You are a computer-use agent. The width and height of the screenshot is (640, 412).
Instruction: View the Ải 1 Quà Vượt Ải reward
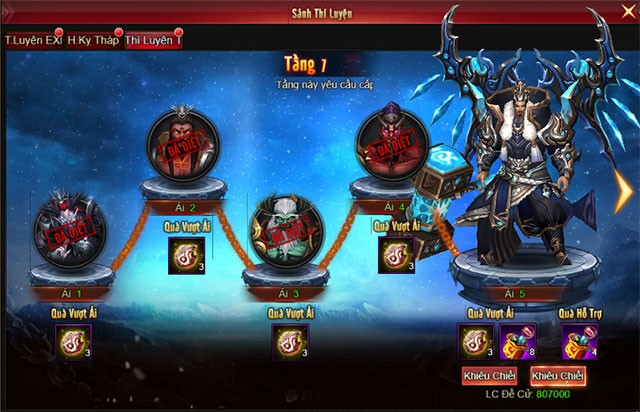72,342
